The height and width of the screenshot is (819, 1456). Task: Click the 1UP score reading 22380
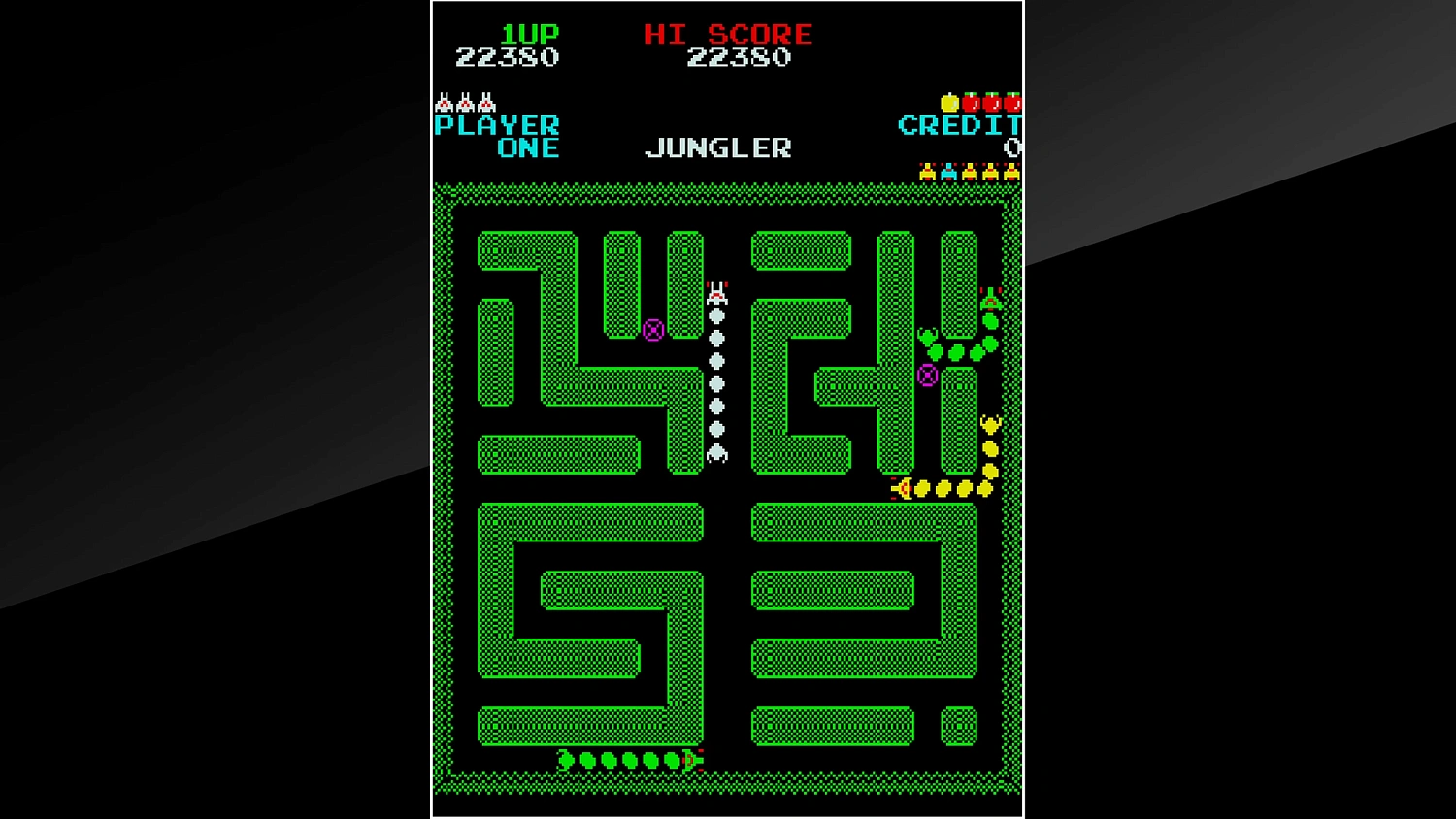click(x=505, y=57)
